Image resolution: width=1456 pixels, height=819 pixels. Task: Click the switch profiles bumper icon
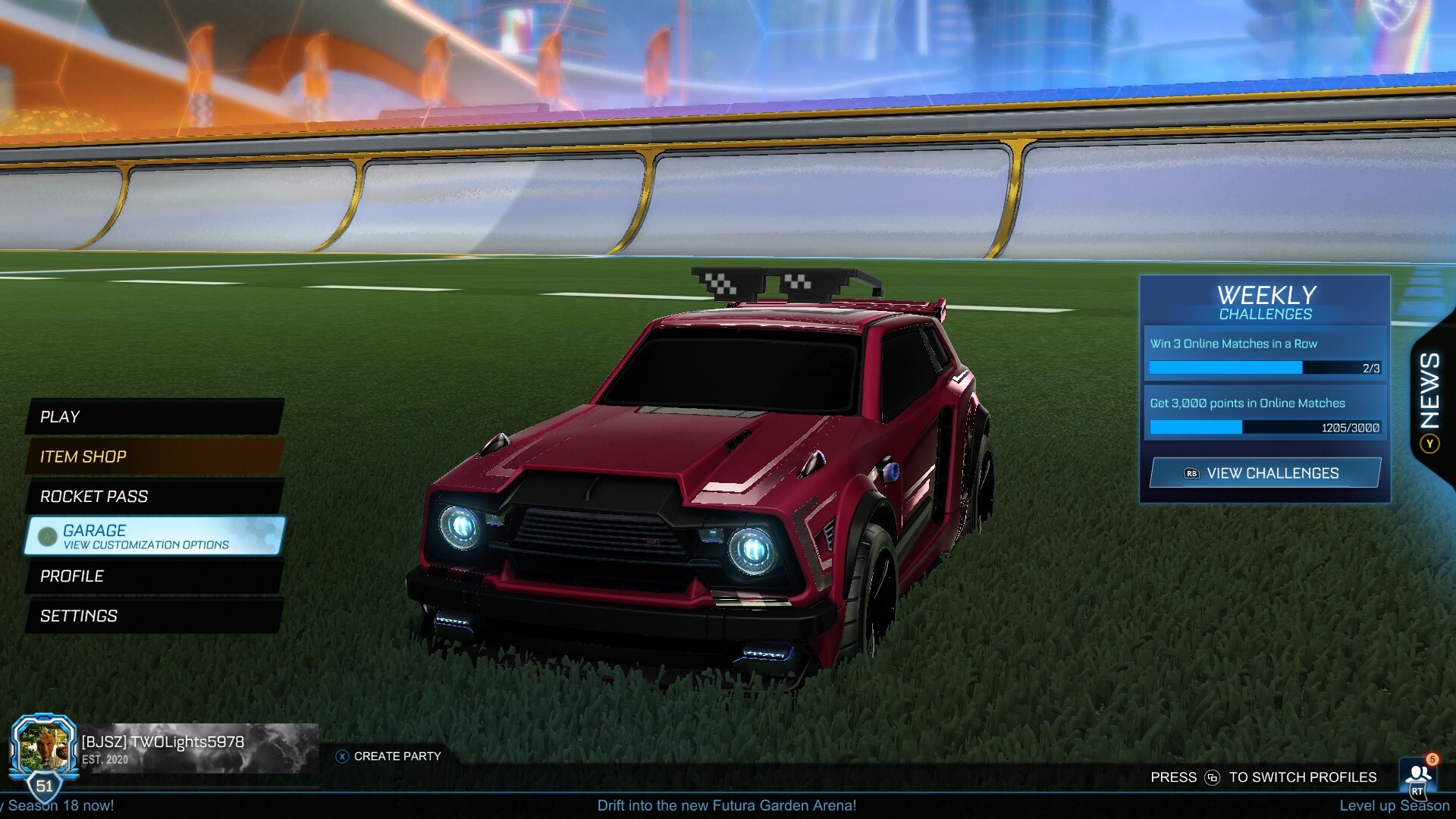point(1213,777)
